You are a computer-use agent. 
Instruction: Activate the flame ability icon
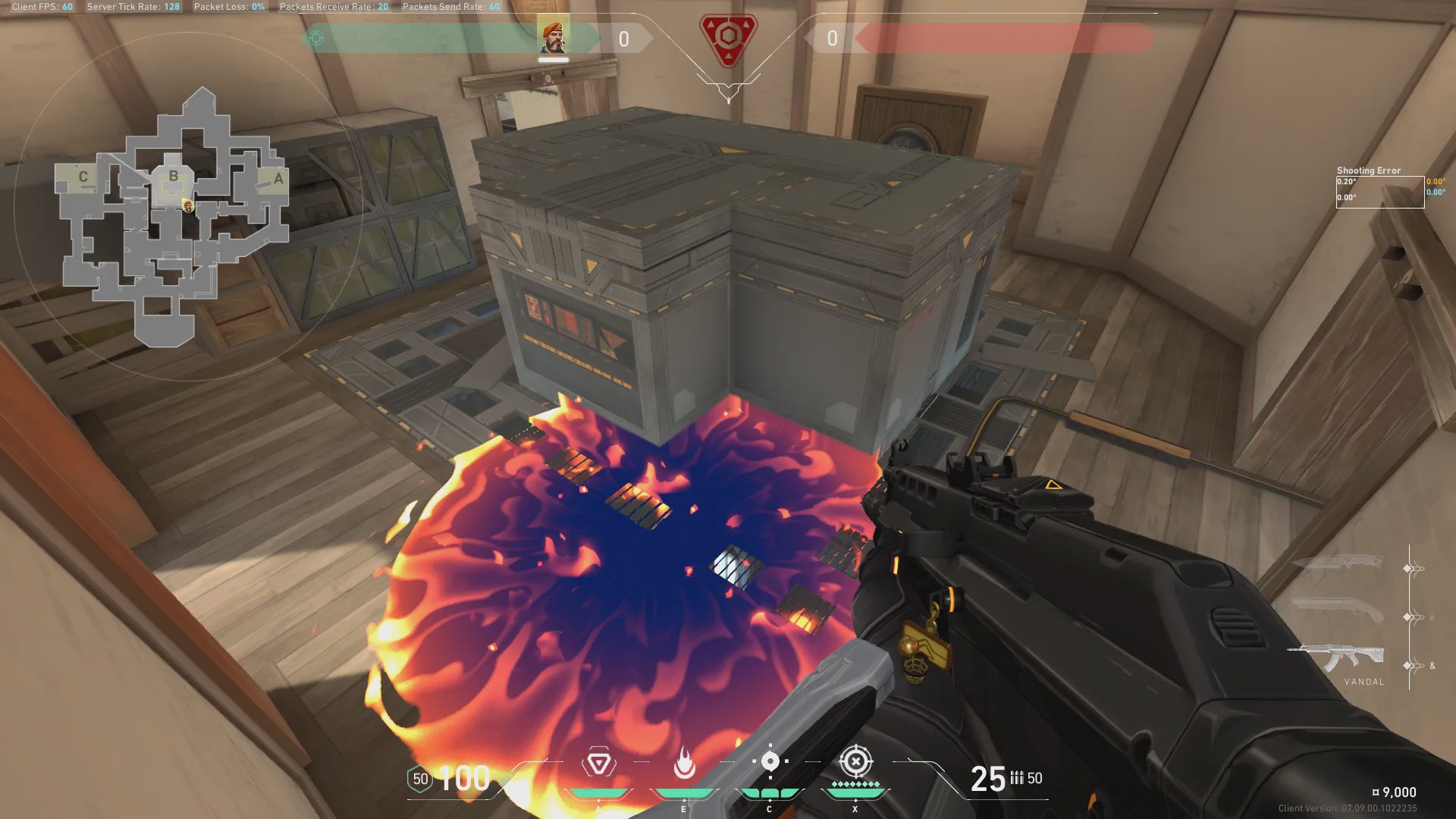(x=684, y=763)
